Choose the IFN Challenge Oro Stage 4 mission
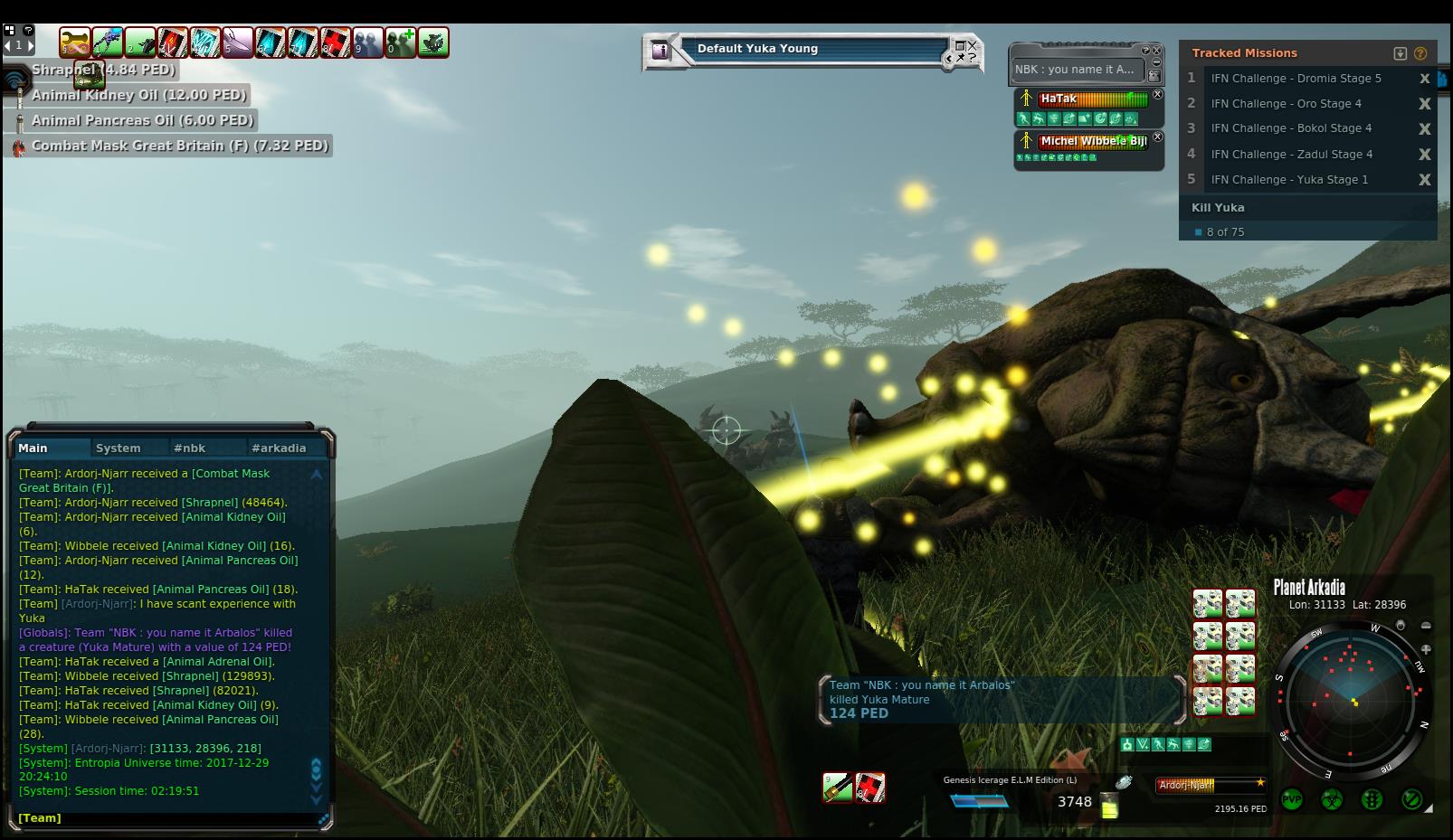The width and height of the screenshot is (1453, 840). point(1286,103)
